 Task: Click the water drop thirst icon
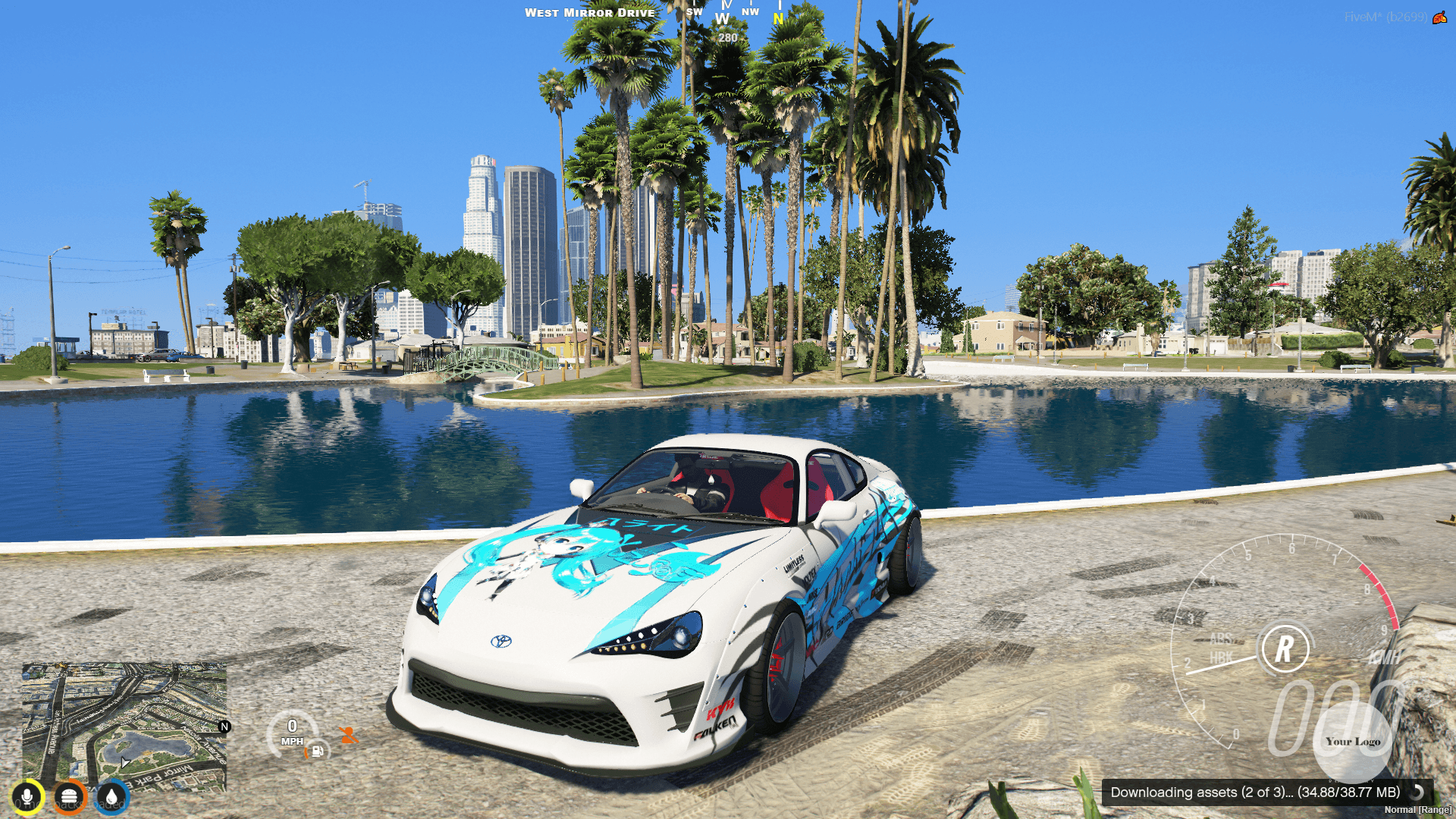pos(111,797)
